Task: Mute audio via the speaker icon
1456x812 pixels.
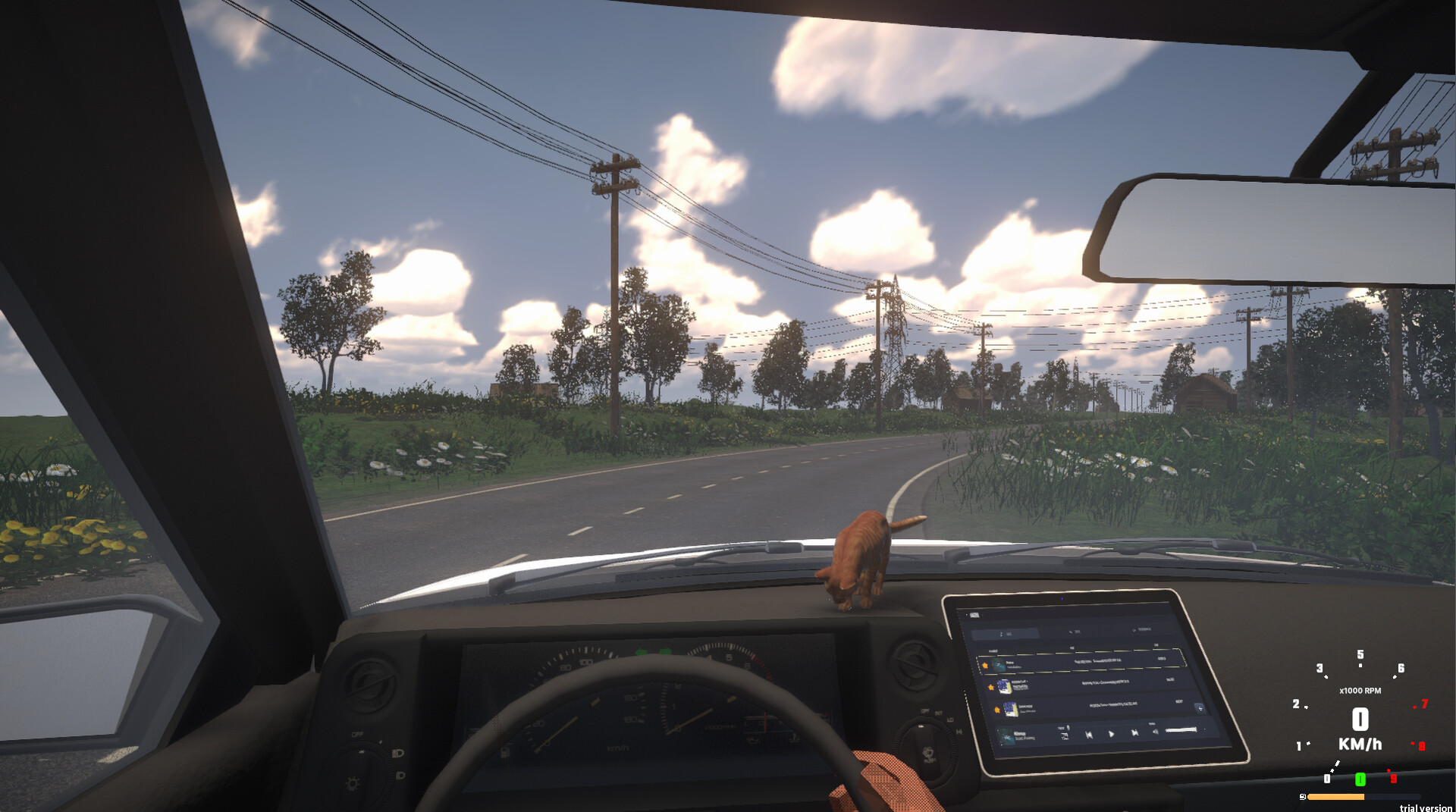Action: [1156, 732]
